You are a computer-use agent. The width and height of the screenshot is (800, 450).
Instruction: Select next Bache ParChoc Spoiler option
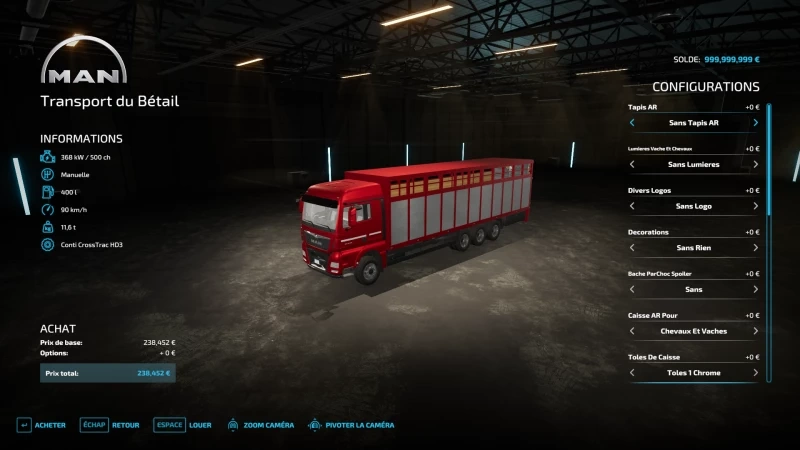tap(755, 289)
